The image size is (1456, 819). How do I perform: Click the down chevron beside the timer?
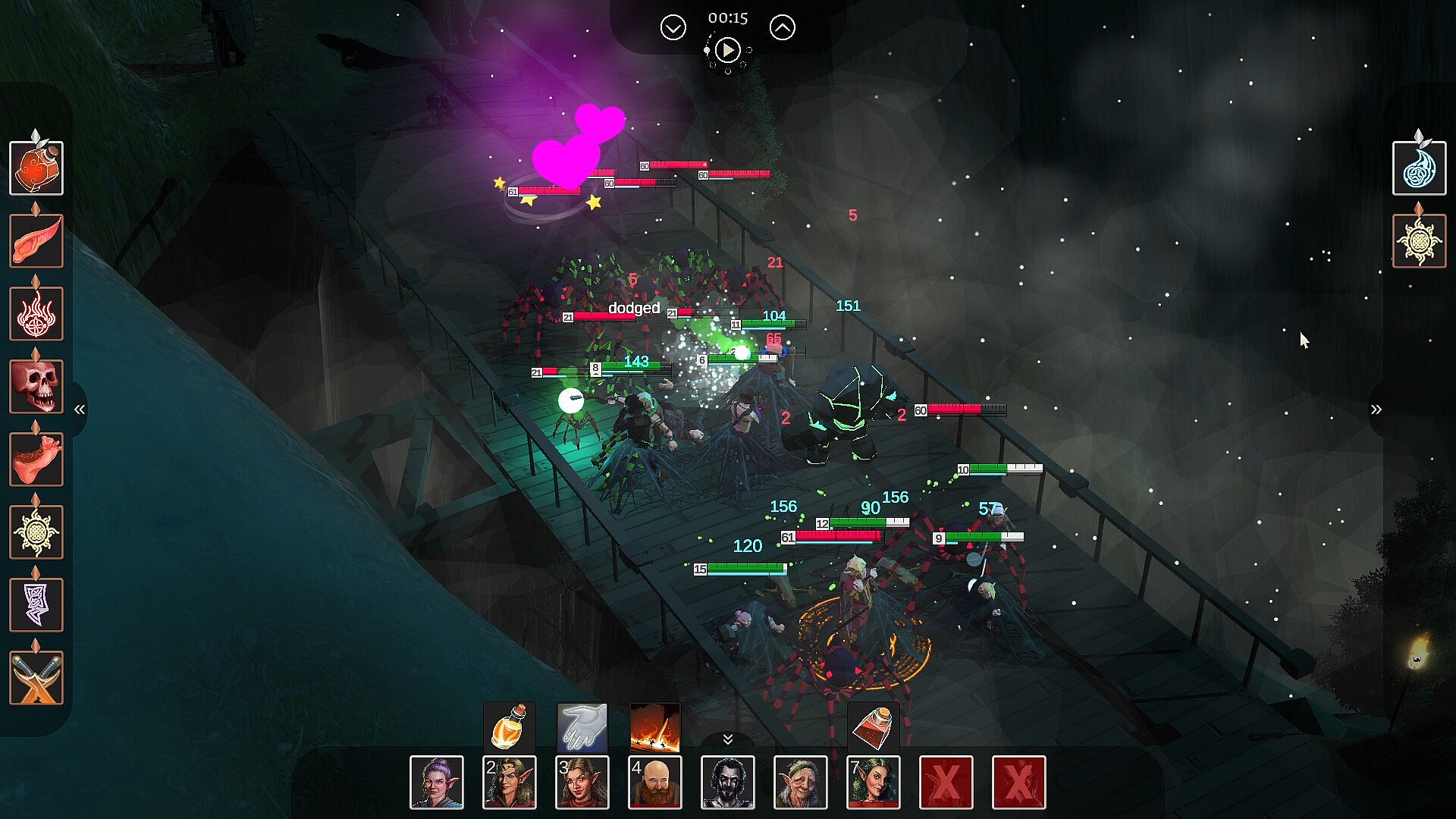[x=673, y=28]
